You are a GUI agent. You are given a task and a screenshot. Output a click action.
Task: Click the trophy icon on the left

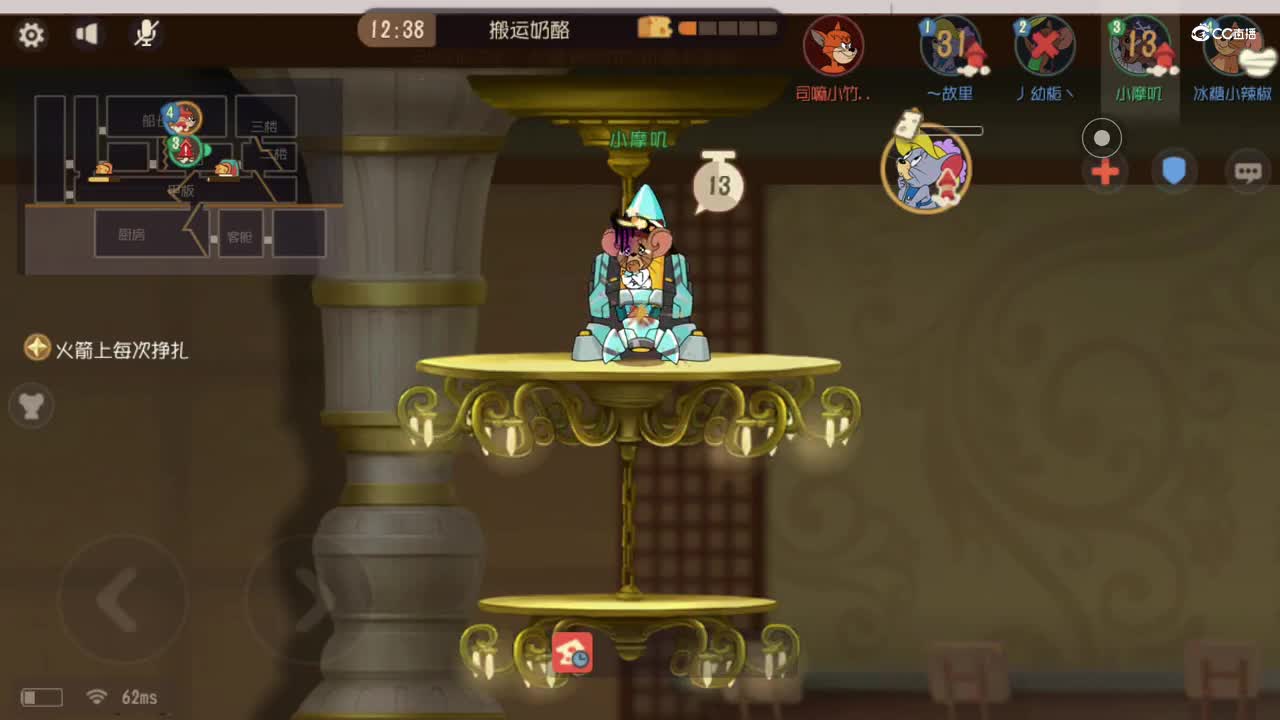click(x=30, y=406)
